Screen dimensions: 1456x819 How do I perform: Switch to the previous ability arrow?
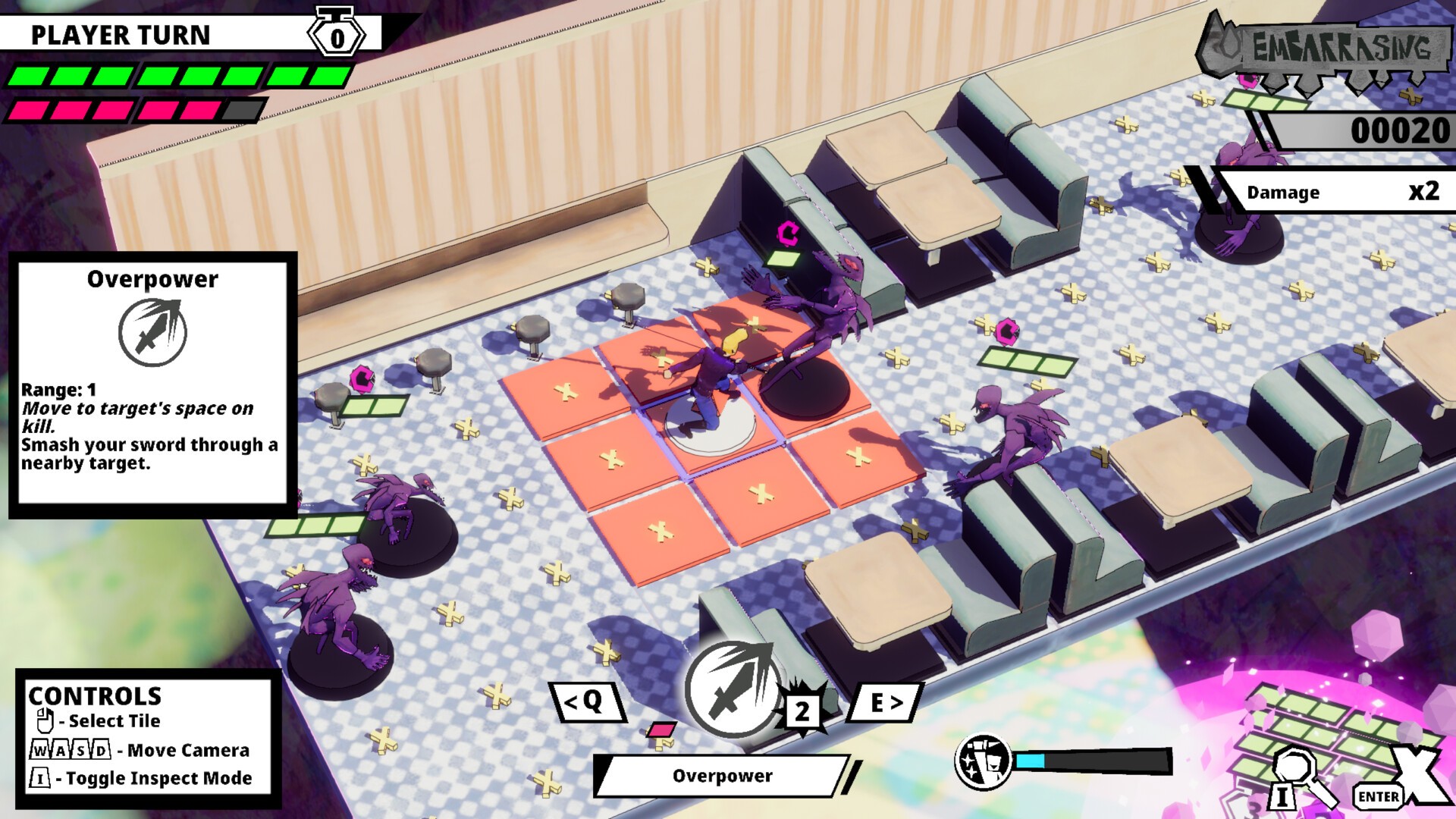(586, 702)
